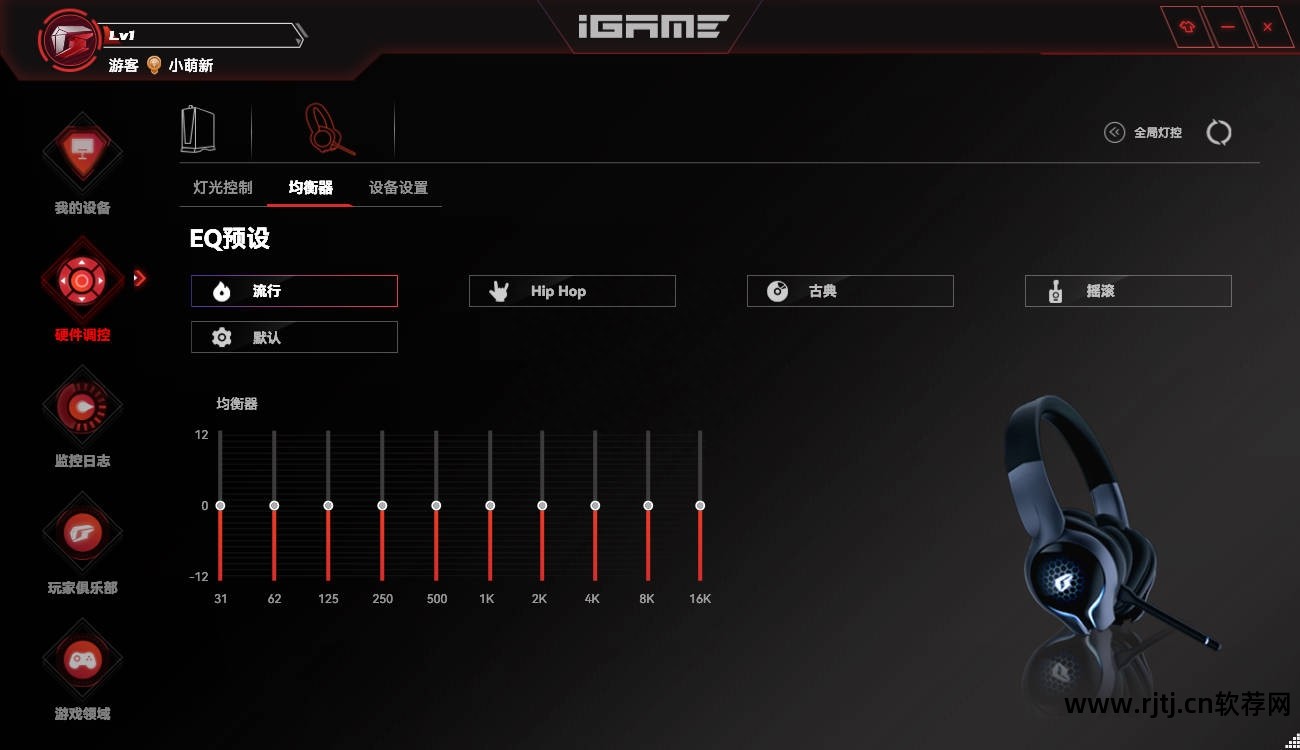Image resolution: width=1300 pixels, height=750 pixels.
Task: Select the 古典 EQ preset
Action: (x=850, y=291)
